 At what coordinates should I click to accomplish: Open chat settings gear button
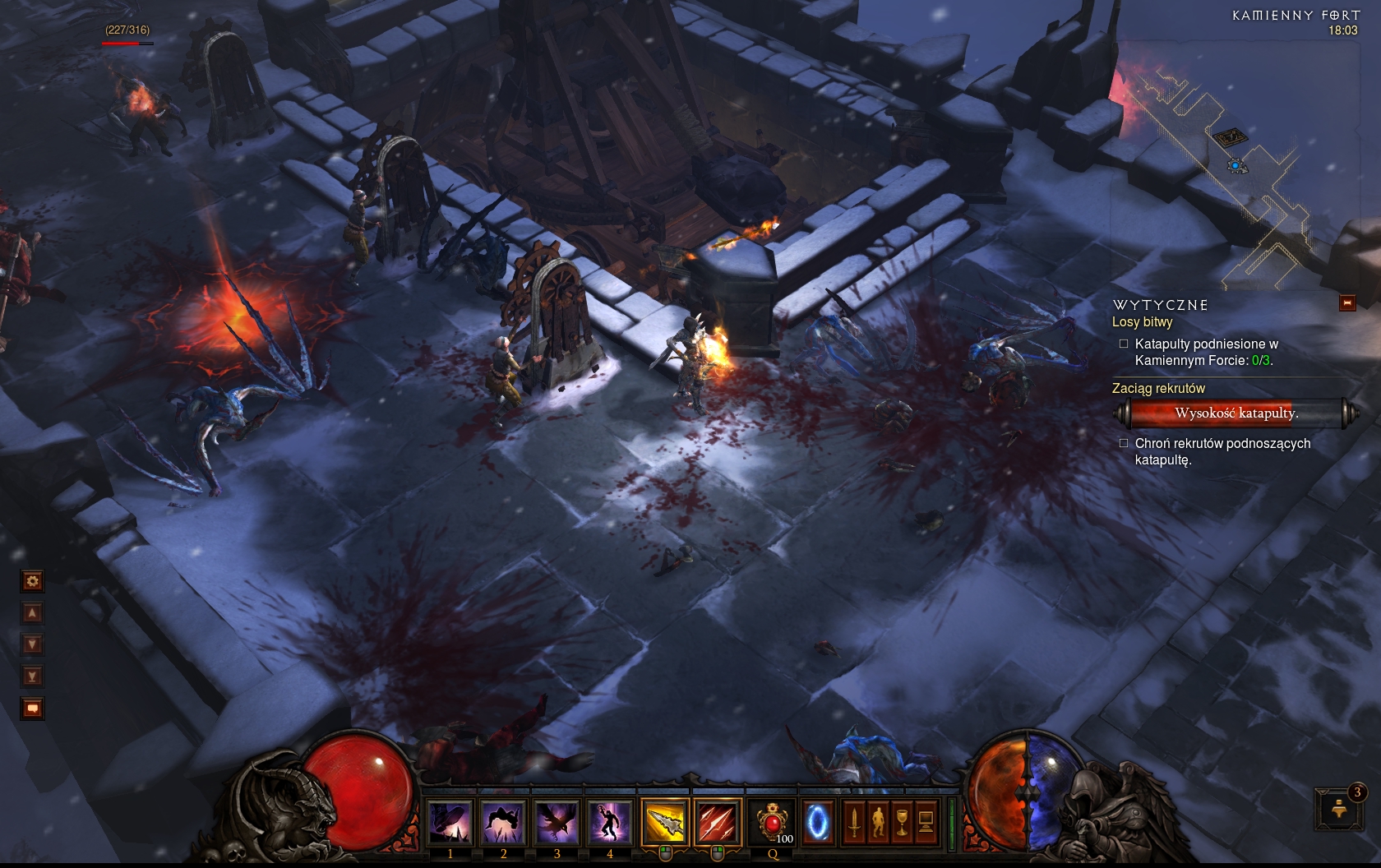pyautogui.click(x=32, y=582)
